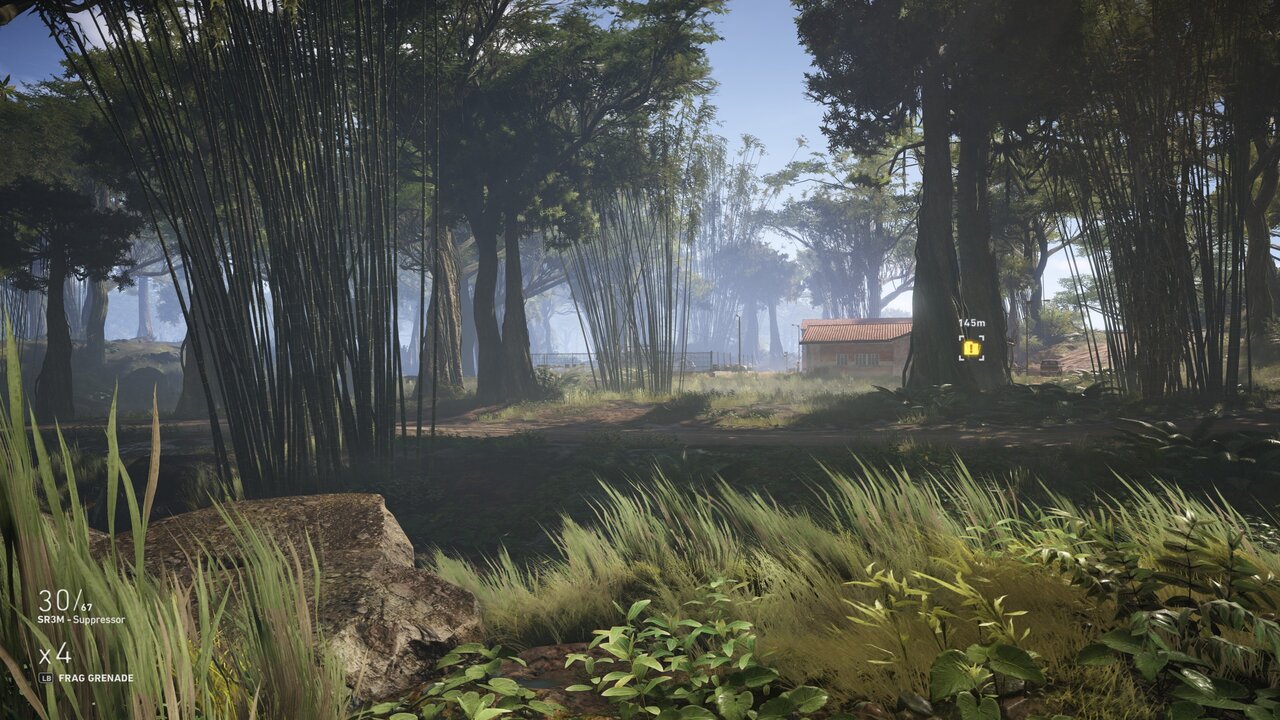
Task: Select the Frag Grenade item label
Action: 95,678
